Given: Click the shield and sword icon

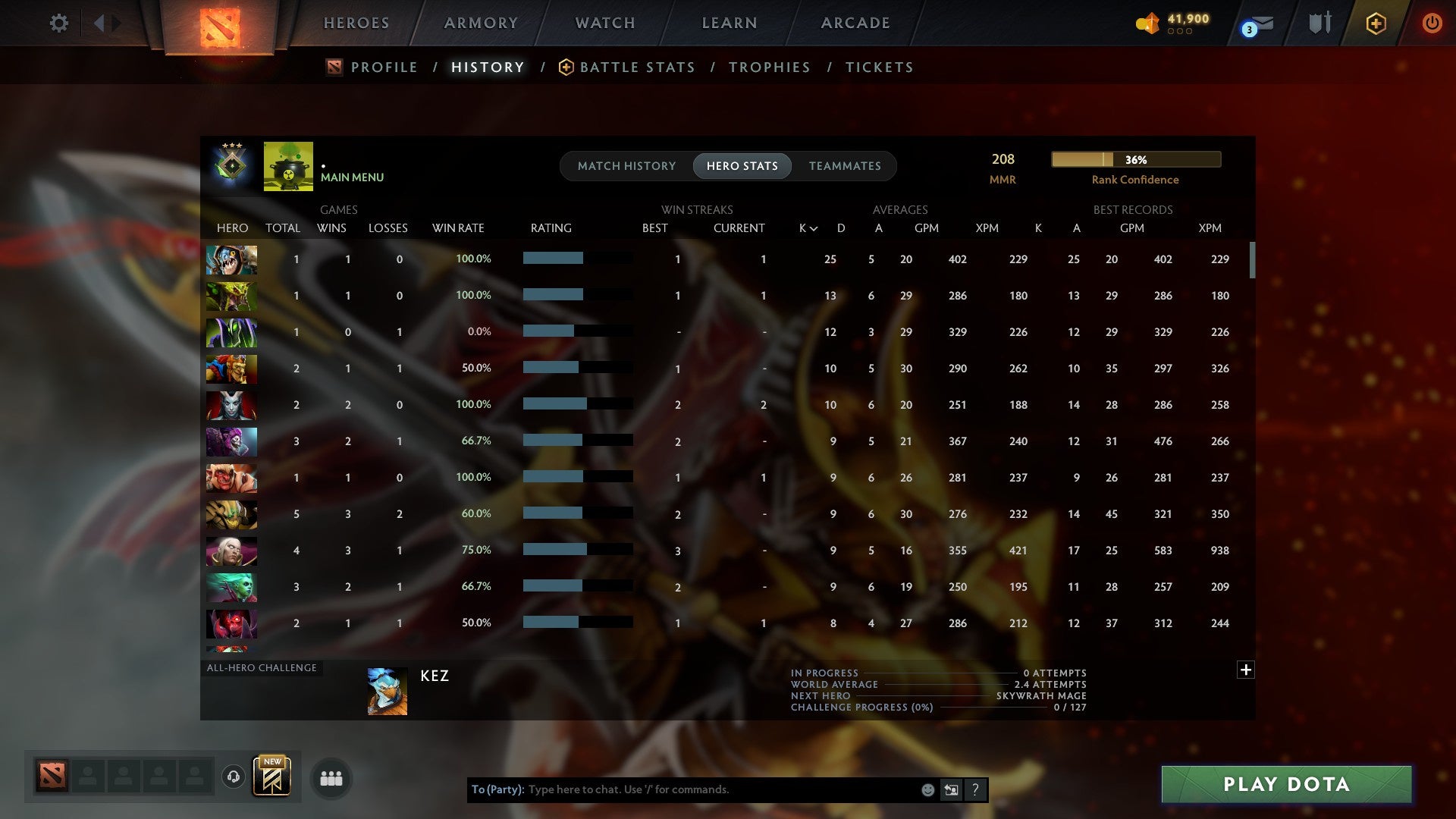Looking at the screenshot, I should click(x=1319, y=23).
